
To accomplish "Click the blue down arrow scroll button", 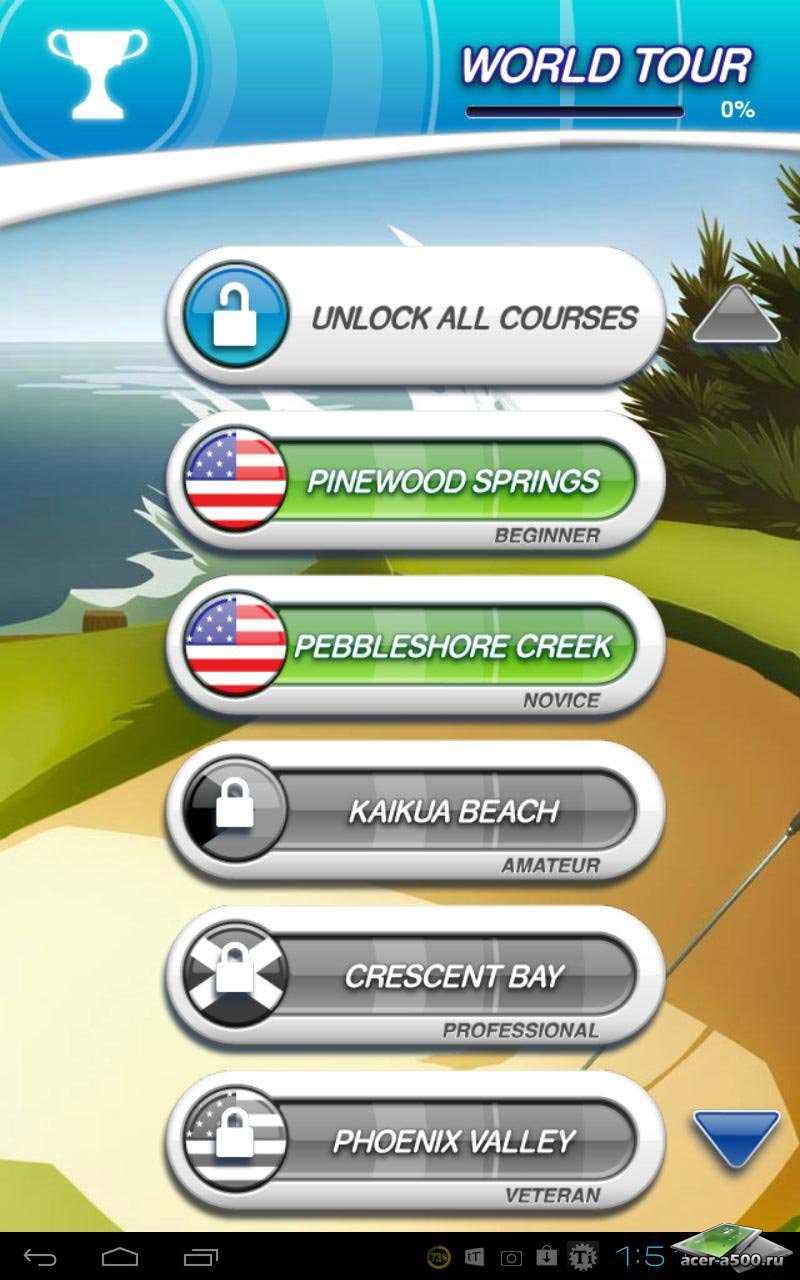I will [736, 1136].
